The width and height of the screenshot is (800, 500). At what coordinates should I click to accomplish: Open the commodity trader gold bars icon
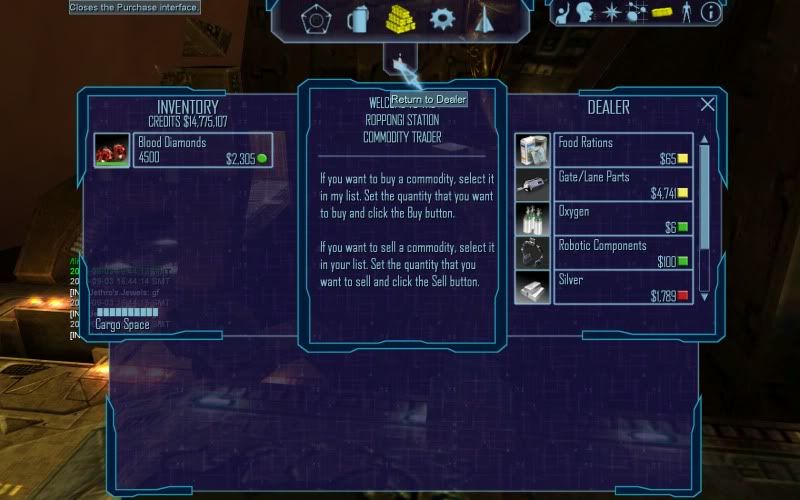pyautogui.click(x=400, y=19)
